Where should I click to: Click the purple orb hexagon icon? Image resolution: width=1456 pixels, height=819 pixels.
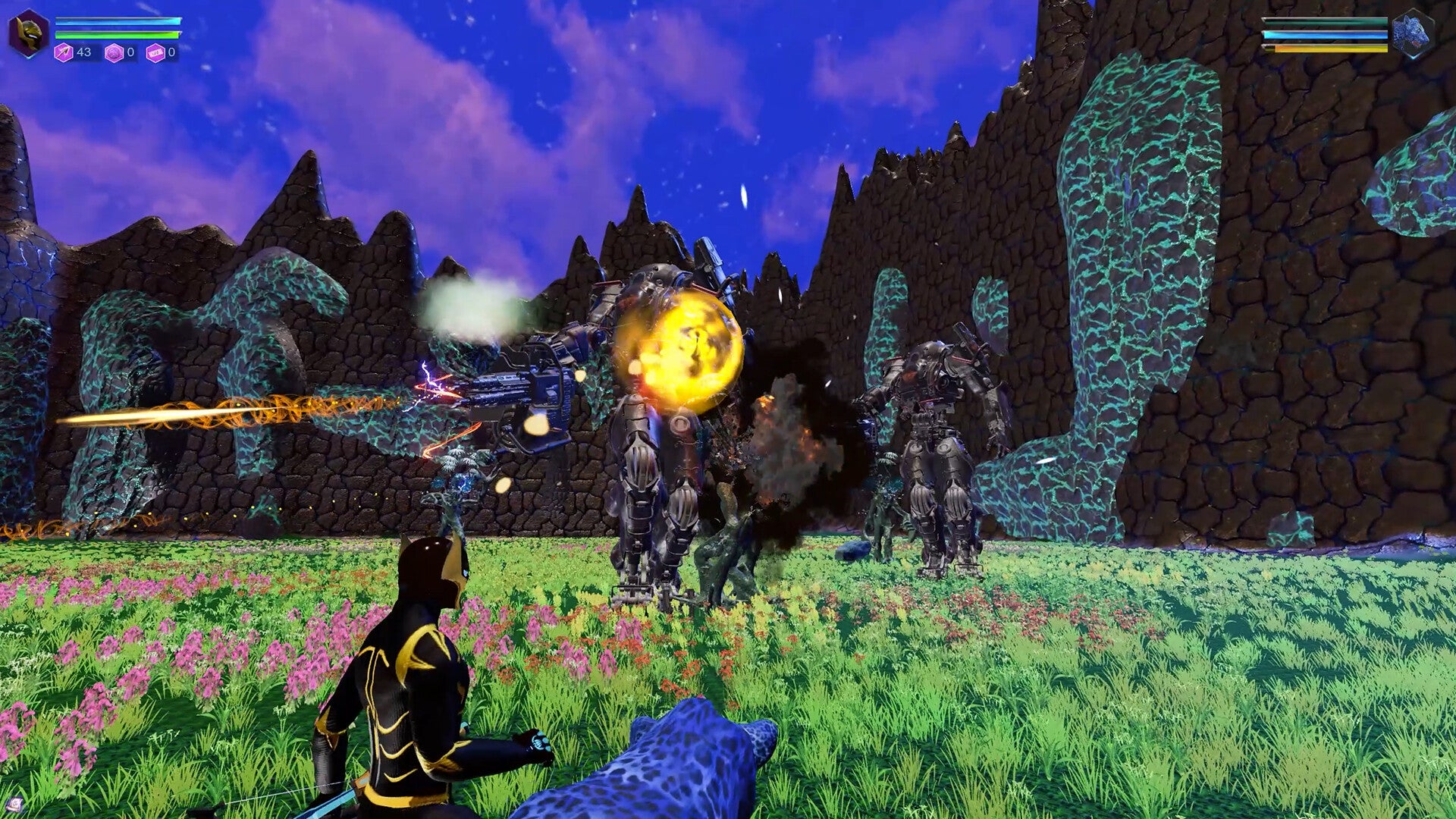click(114, 53)
